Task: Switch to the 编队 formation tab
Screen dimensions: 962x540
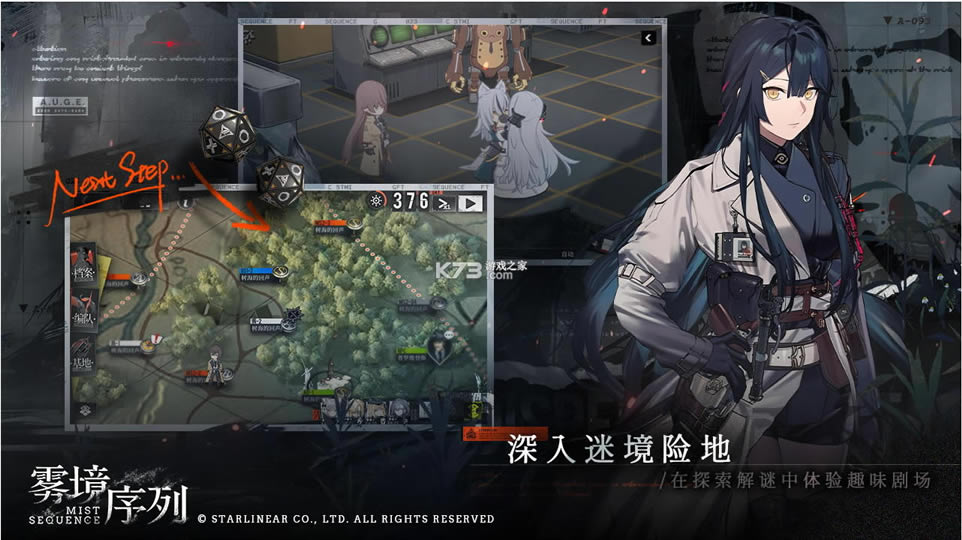Action: [83, 319]
